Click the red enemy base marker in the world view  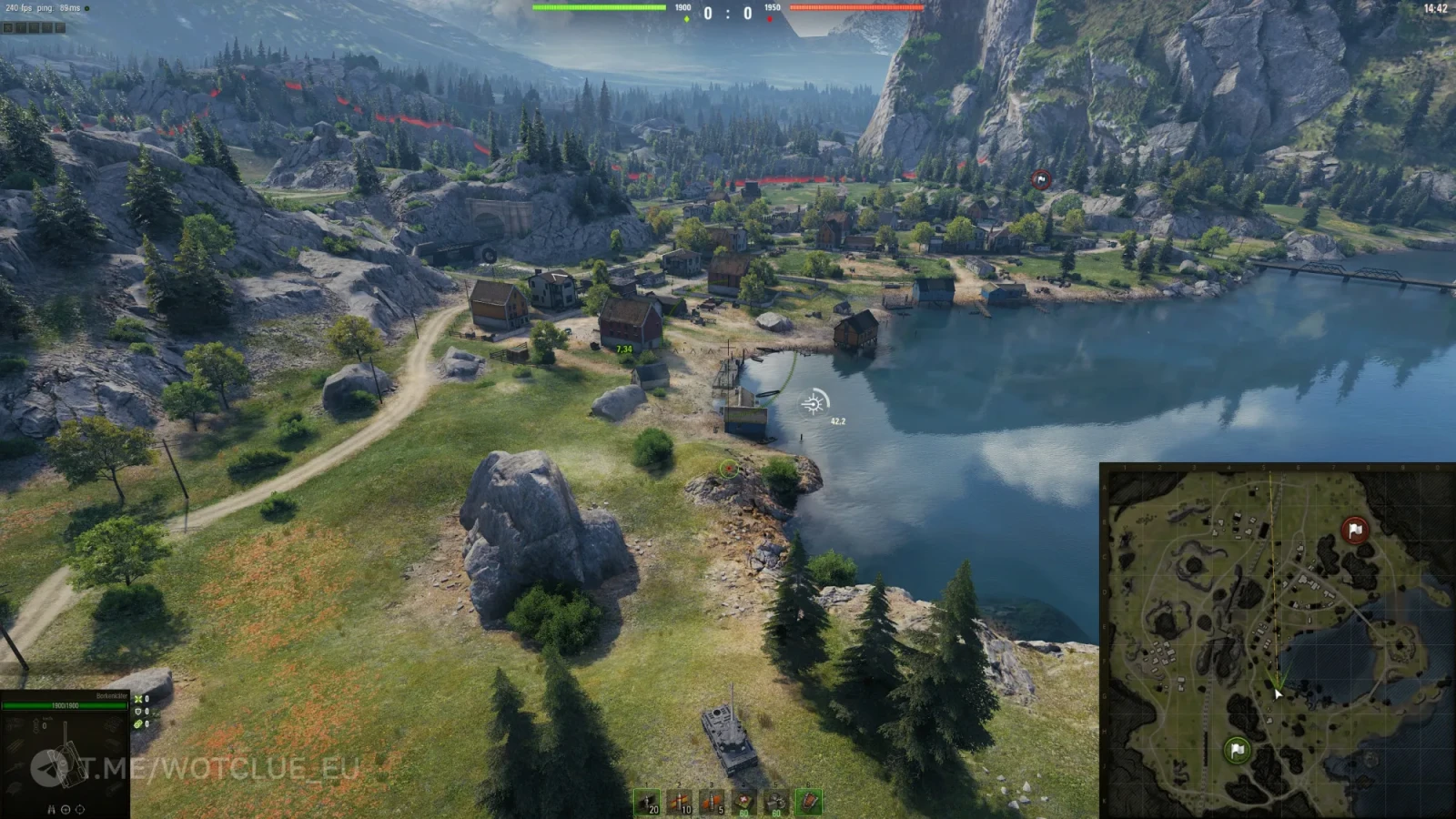[1041, 180]
